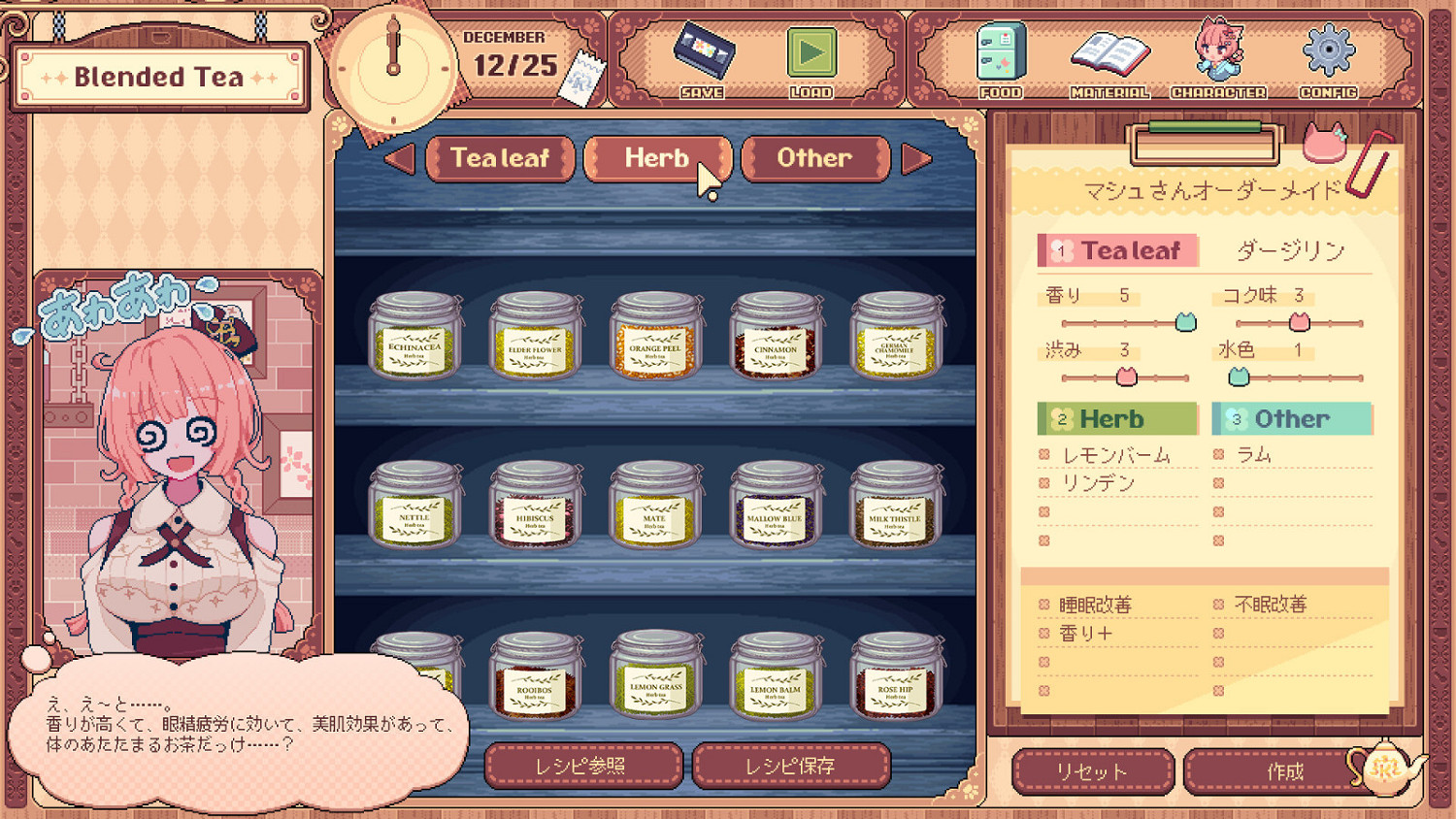Open the ダージリン tea leaf selection
The image size is (1456, 819).
pyautogui.click(x=1291, y=249)
